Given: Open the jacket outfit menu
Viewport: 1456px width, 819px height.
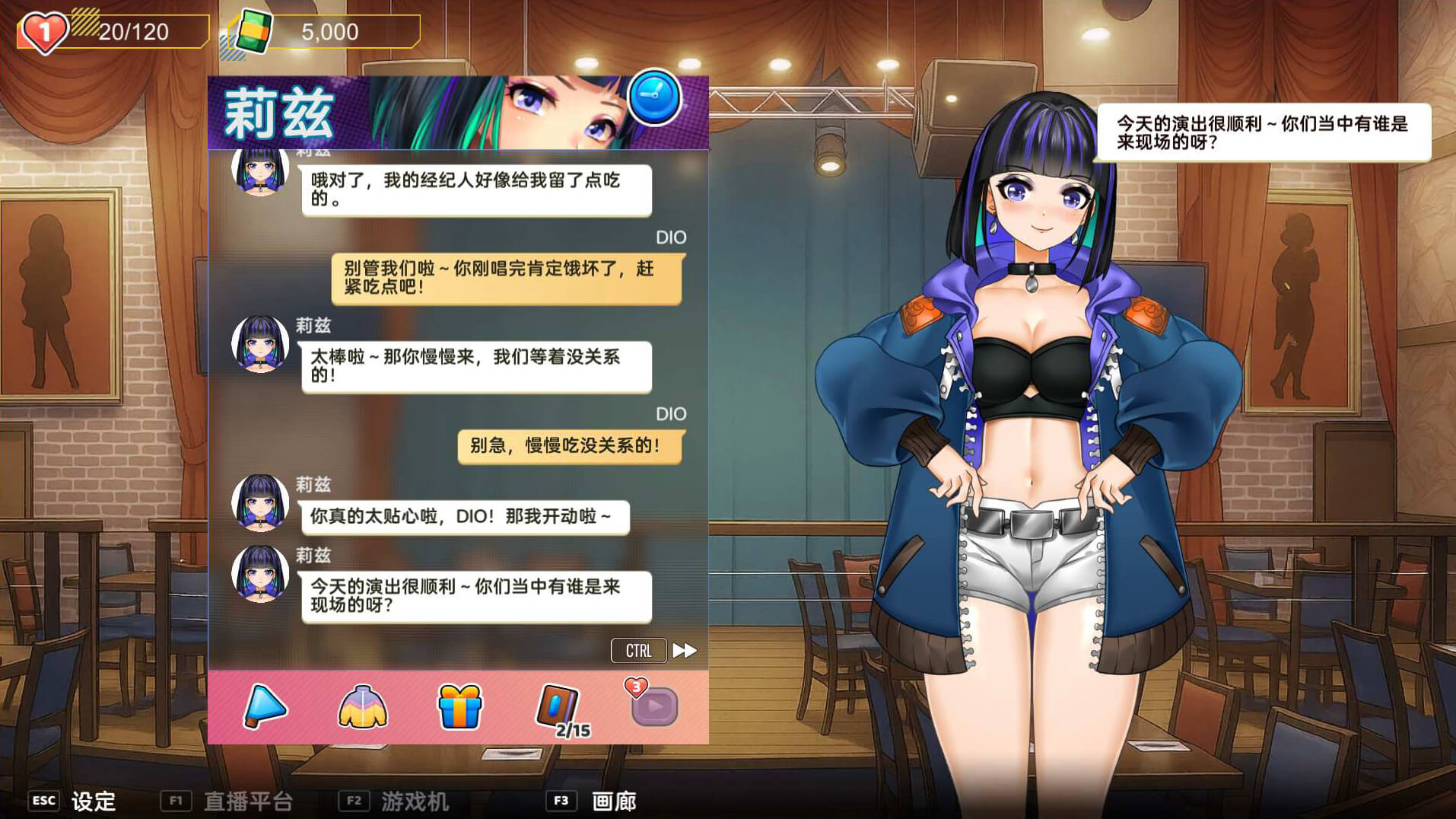Looking at the screenshot, I should click(x=362, y=706).
